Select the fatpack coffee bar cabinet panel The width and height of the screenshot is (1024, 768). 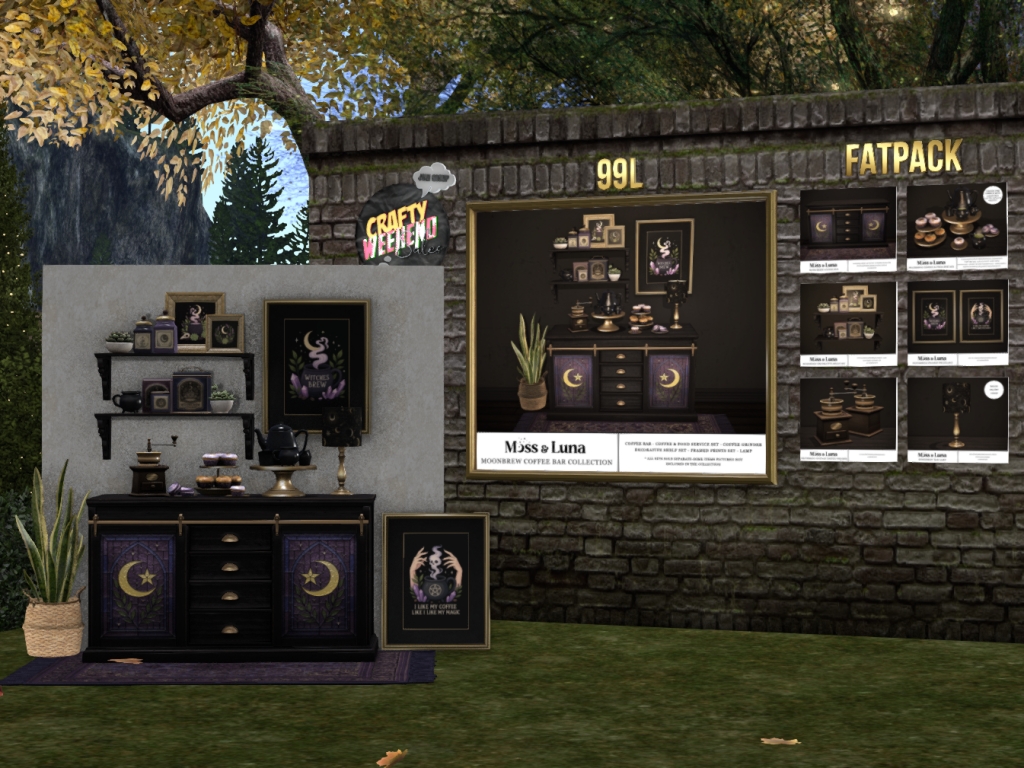click(848, 229)
